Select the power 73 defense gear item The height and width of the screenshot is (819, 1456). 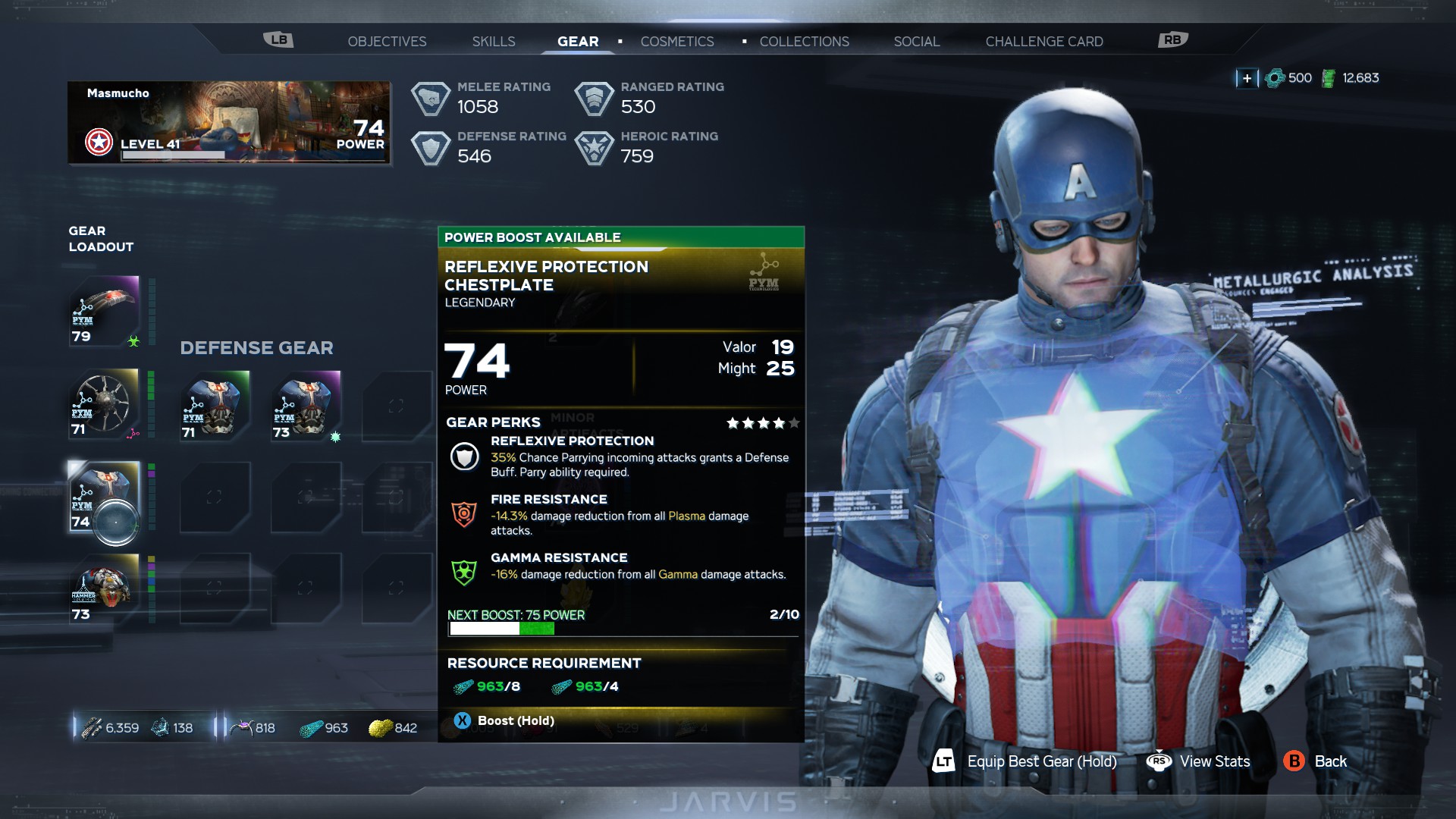click(x=306, y=406)
